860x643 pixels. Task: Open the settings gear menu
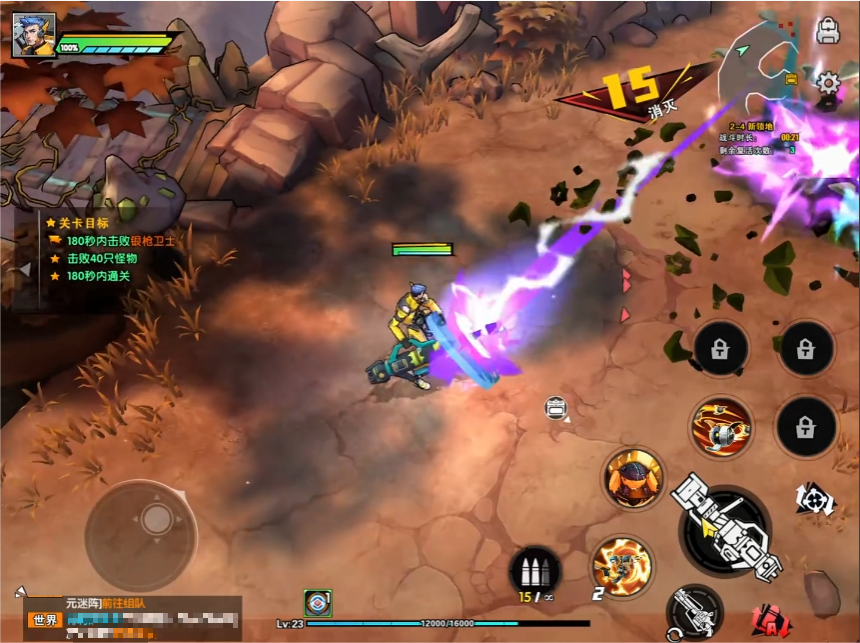[x=828, y=83]
